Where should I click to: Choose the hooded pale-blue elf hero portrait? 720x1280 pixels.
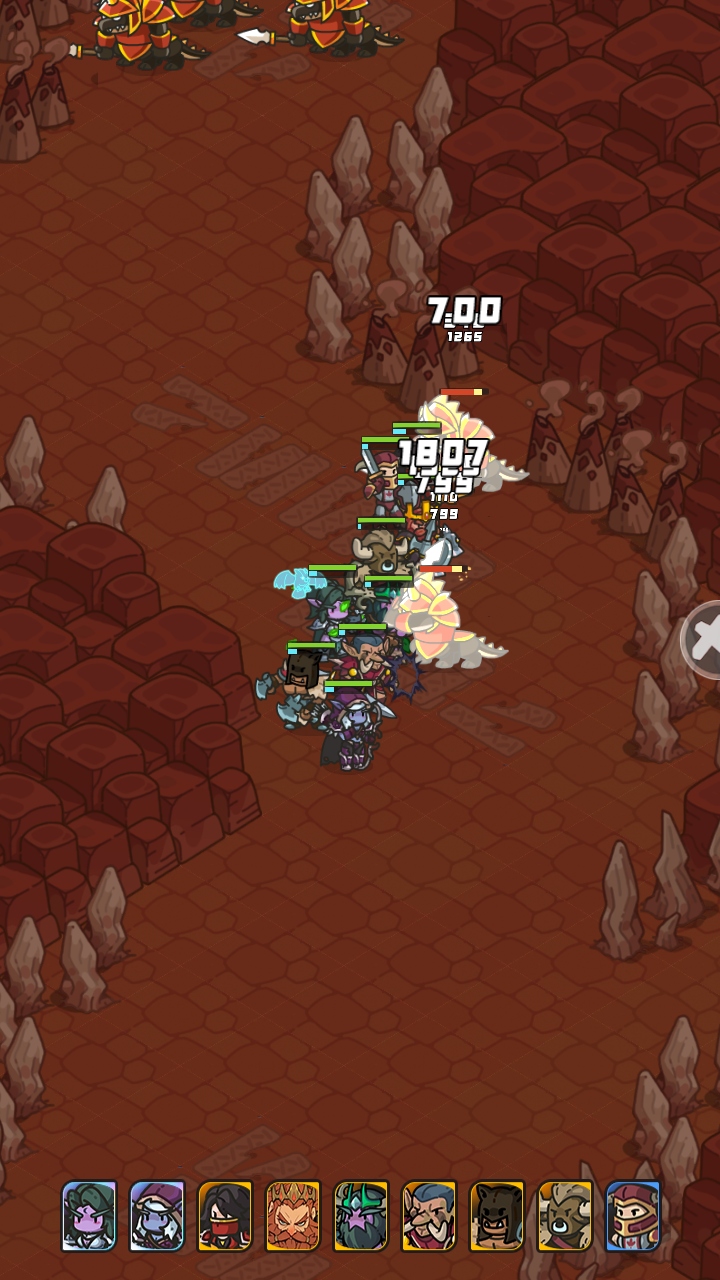pyautogui.click(x=157, y=1215)
